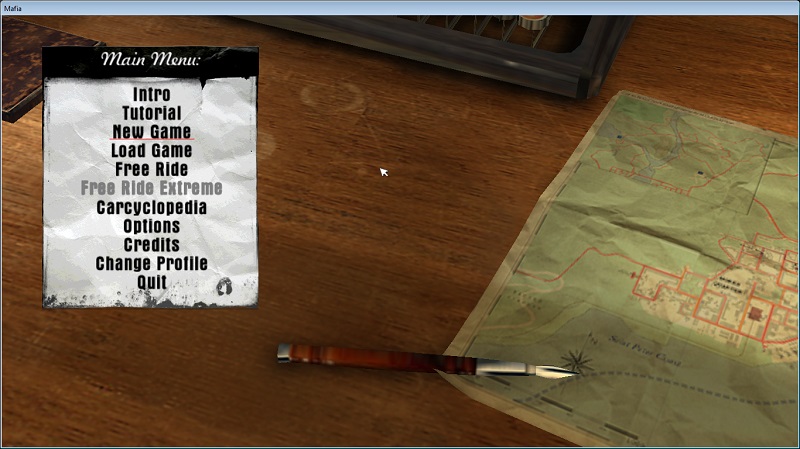Choose Load Game option
Viewport: 800px width, 449px height.
(x=151, y=151)
